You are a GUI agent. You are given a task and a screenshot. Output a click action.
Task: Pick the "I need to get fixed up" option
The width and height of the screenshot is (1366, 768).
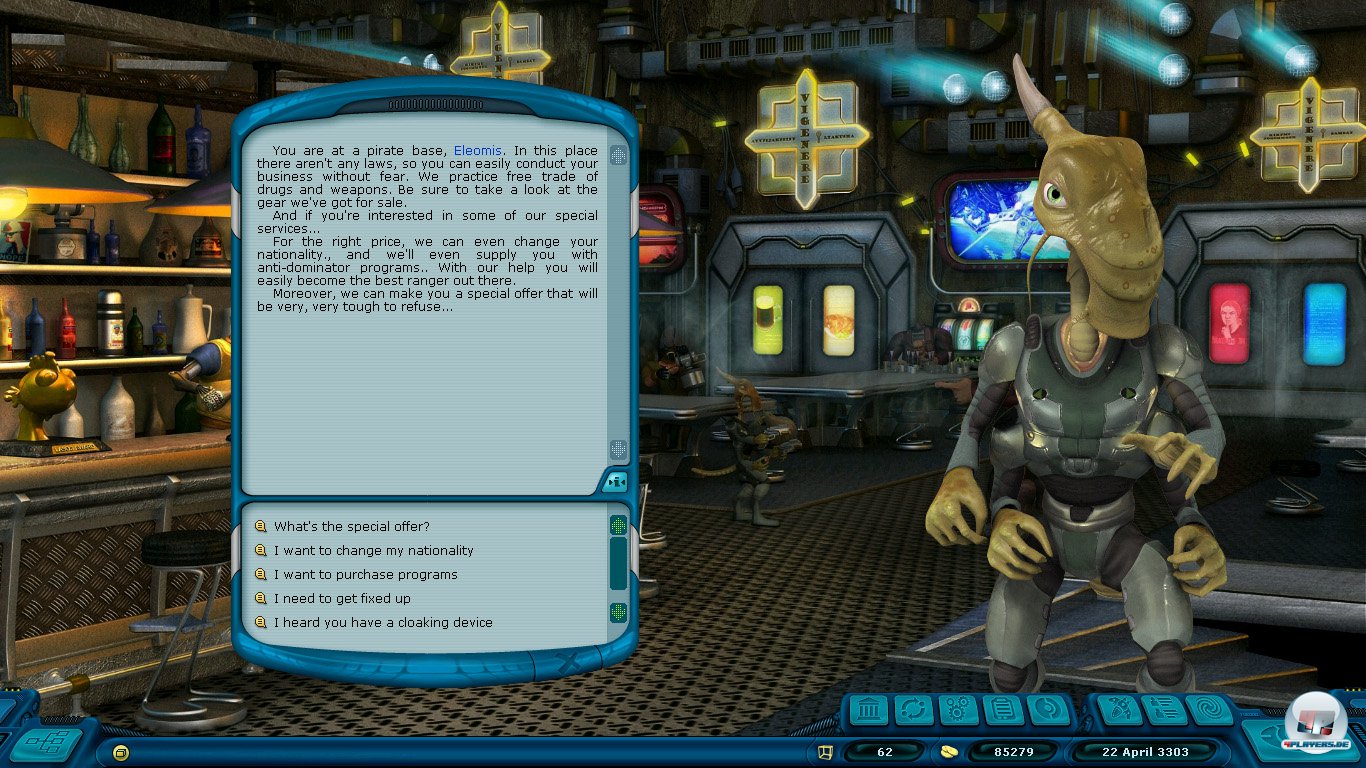tap(342, 598)
